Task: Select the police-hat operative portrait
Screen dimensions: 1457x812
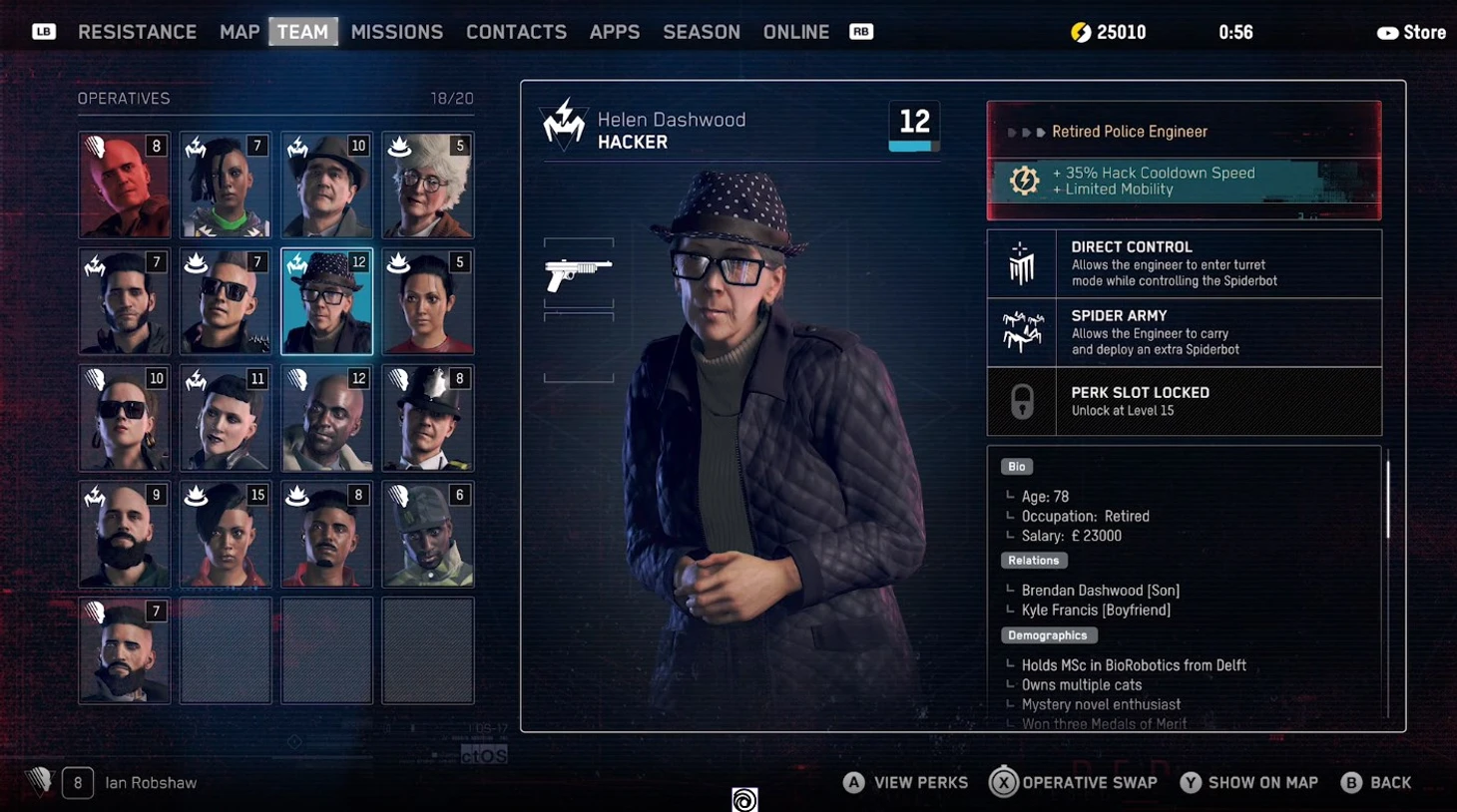Action: [x=428, y=417]
